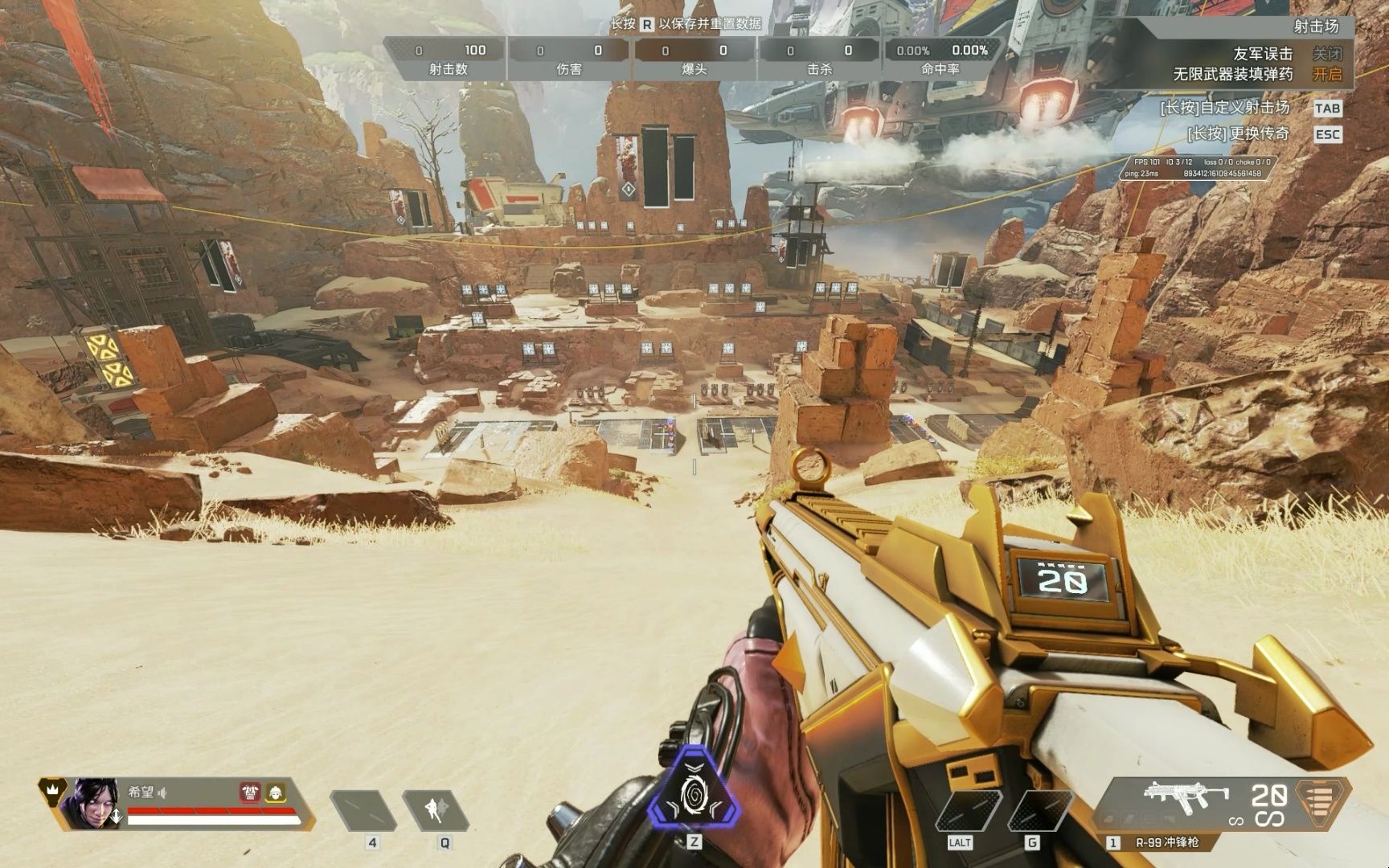Toggle infinite ammo reload option (无限武器装填弹药)
Viewport: 1389px width, 868px height.
1327,75
